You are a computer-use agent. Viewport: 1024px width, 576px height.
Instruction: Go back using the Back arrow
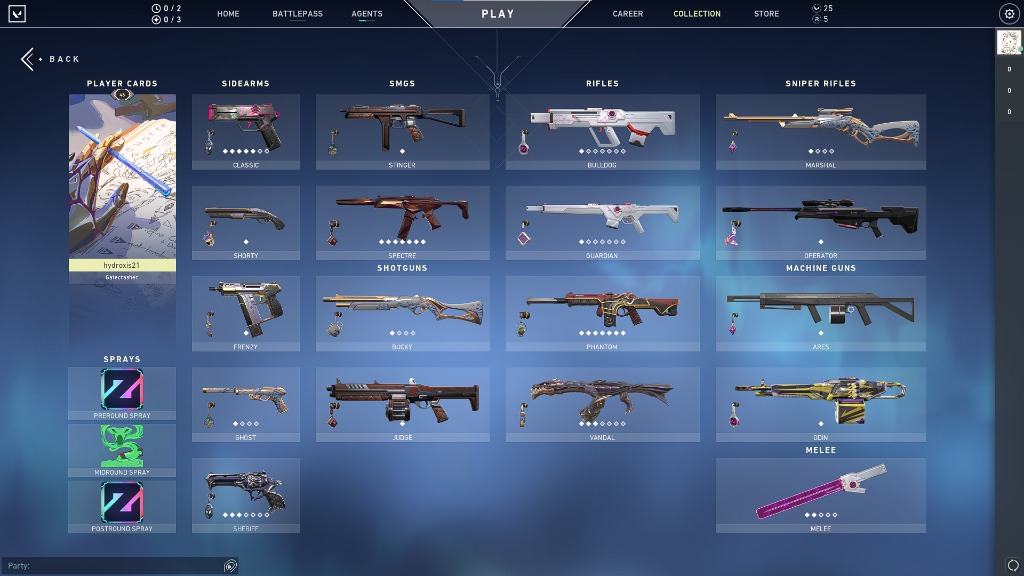point(30,59)
